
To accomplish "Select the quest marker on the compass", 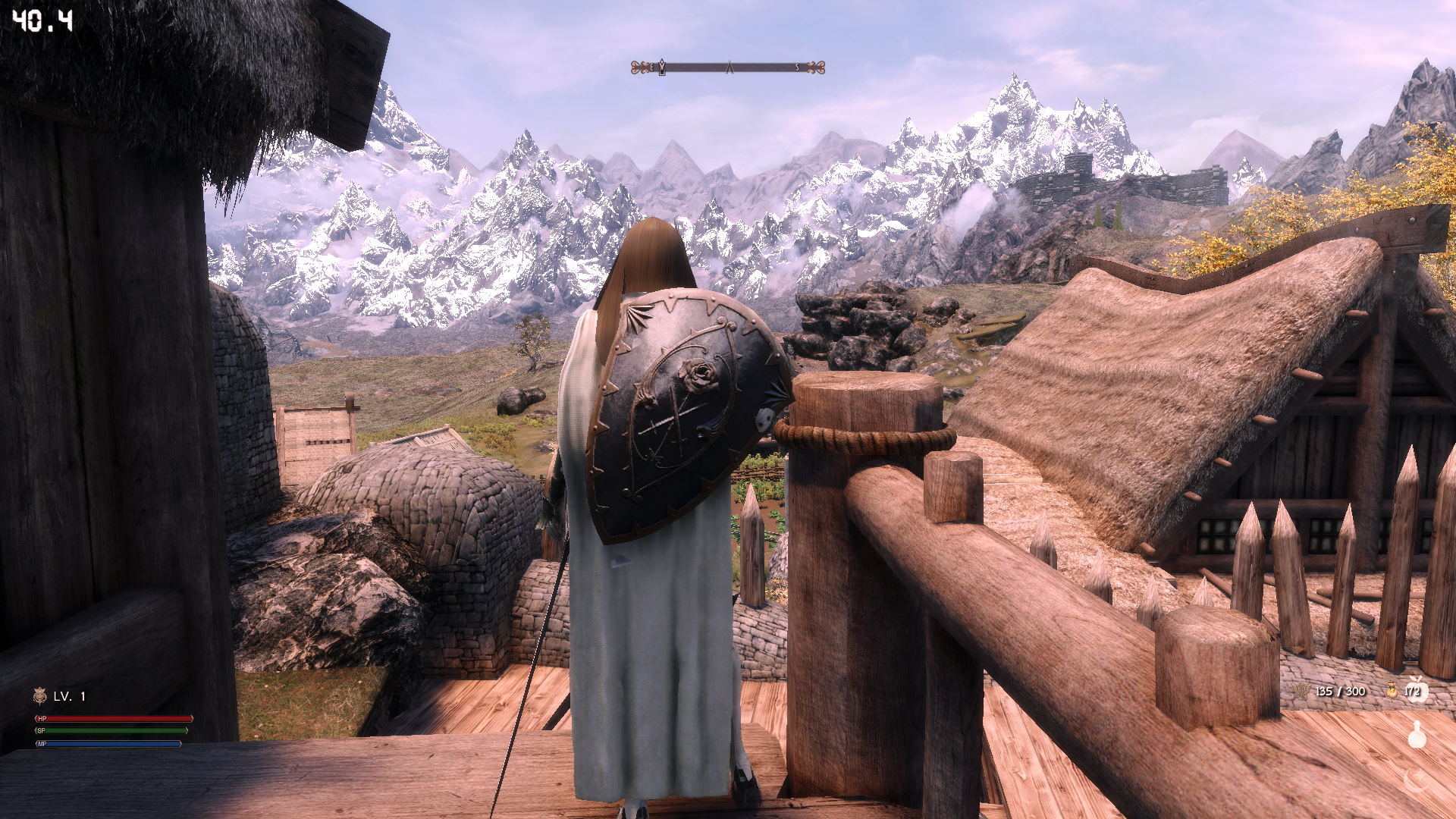I will pos(662,67).
